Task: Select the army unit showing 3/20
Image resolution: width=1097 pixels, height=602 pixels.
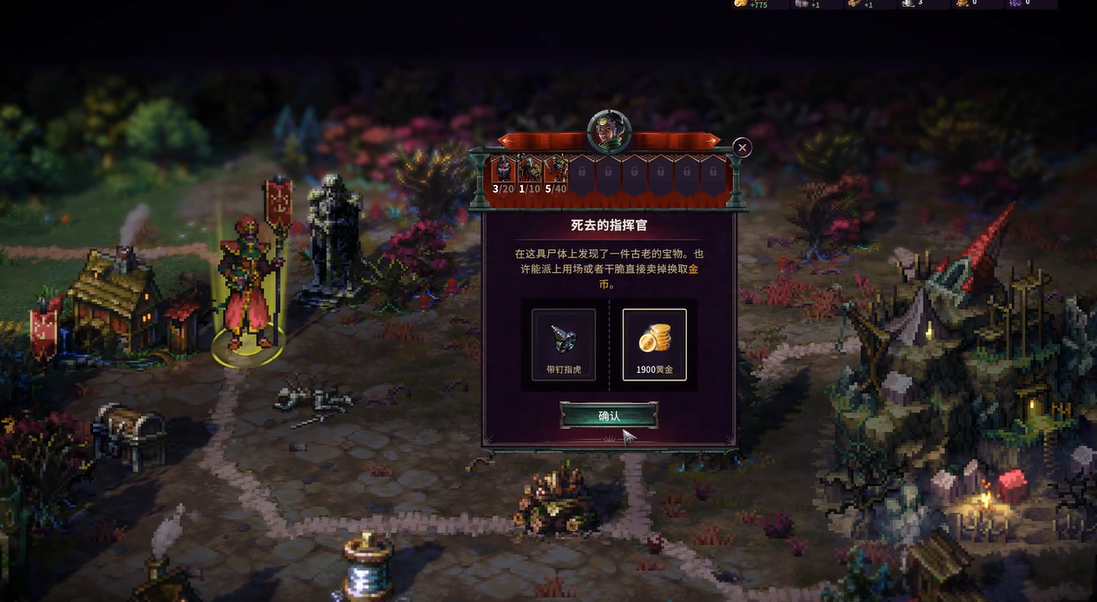Action: [x=502, y=174]
